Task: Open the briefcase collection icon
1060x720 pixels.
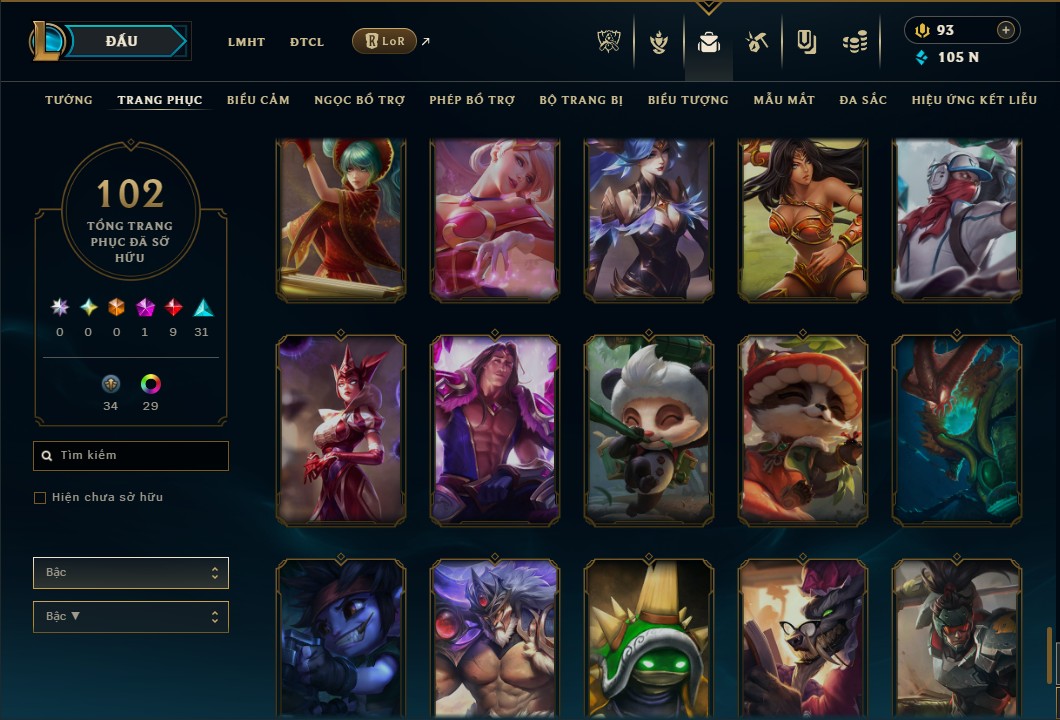Action: point(709,42)
